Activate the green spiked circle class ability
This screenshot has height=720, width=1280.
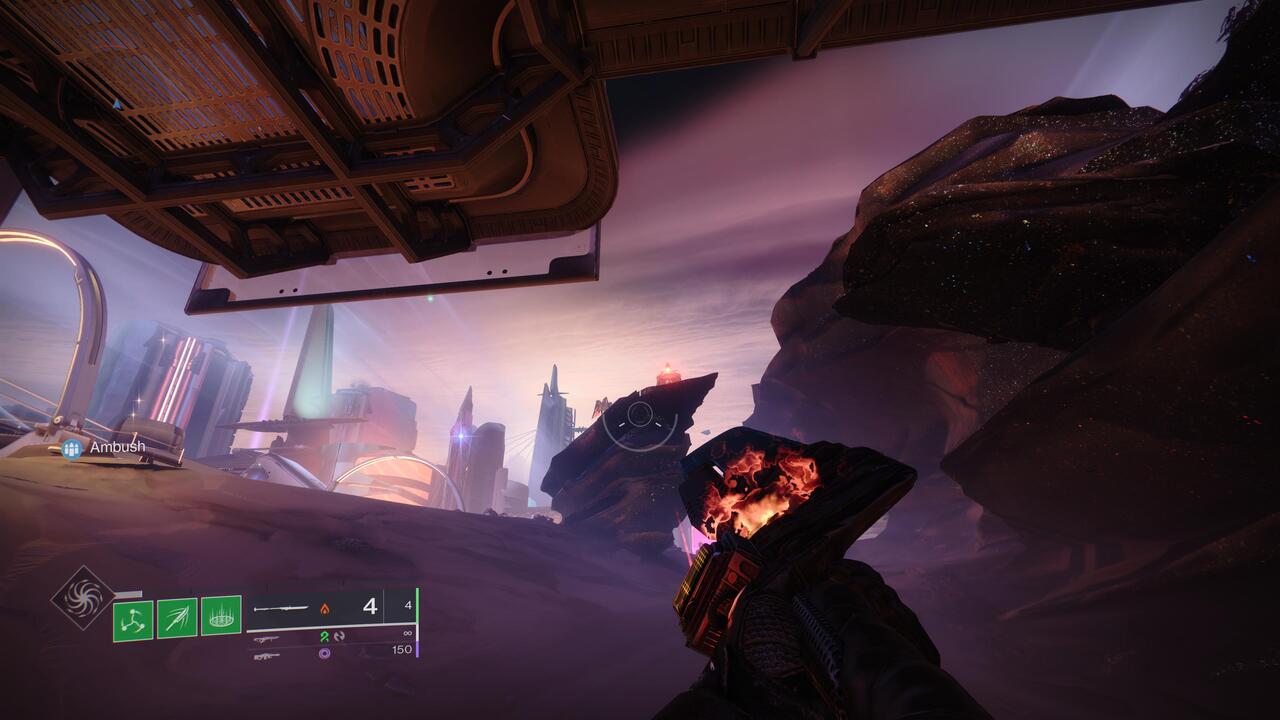[221, 616]
